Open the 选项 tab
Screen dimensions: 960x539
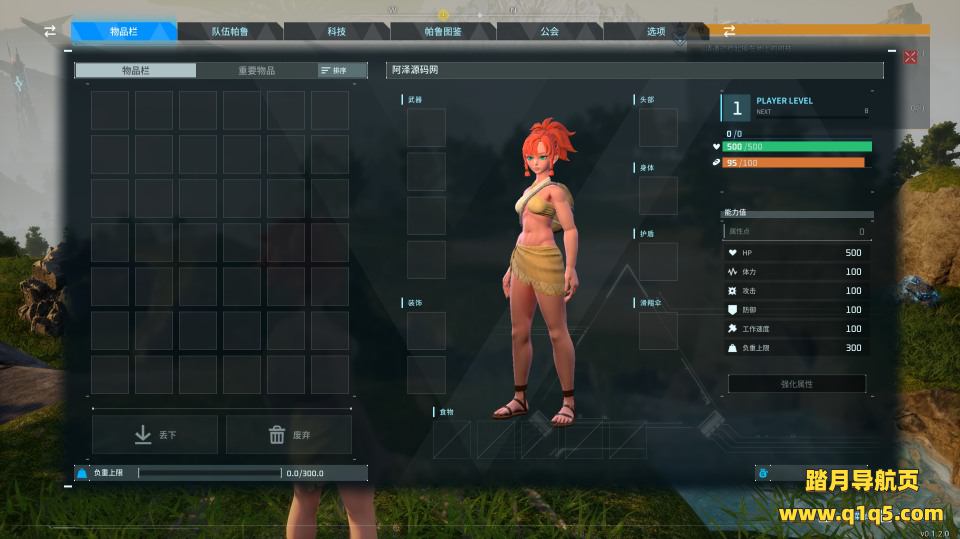tap(655, 32)
